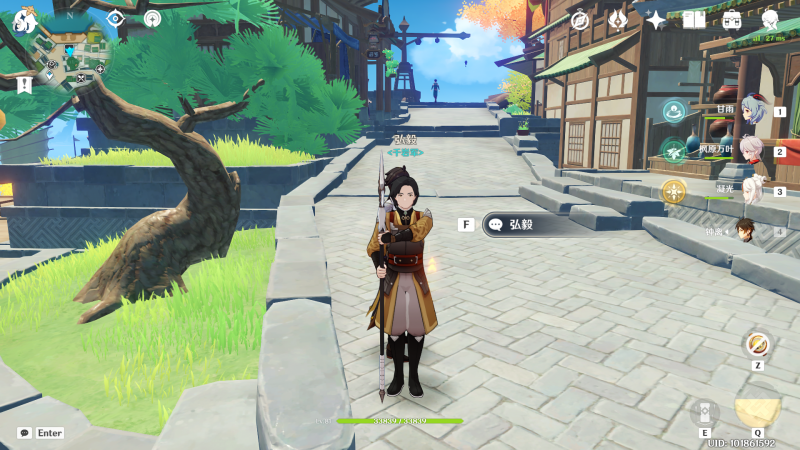
Task: Switch to party member 枫原万叶
Action: (751, 152)
